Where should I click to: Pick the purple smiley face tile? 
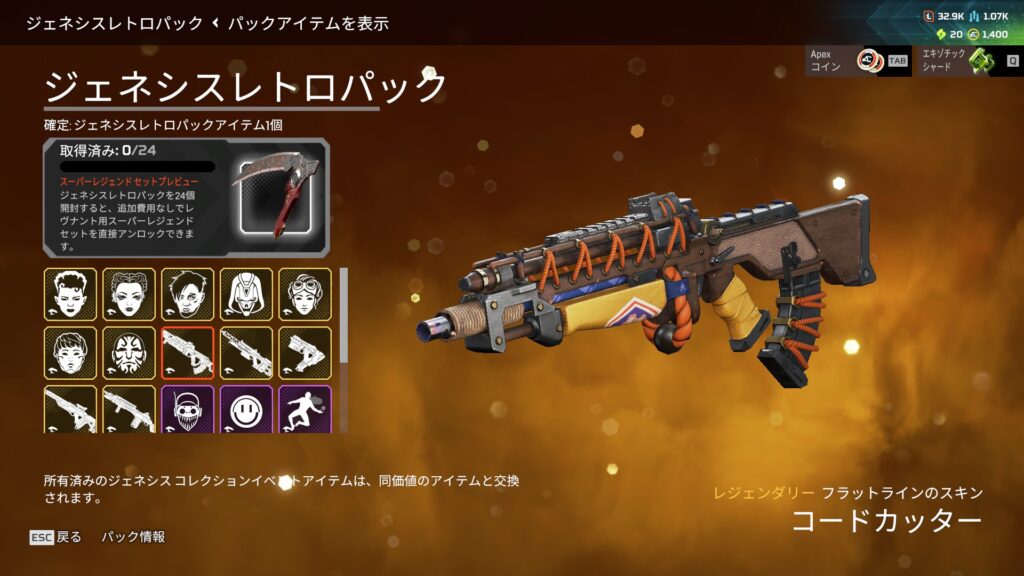point(247,408)
